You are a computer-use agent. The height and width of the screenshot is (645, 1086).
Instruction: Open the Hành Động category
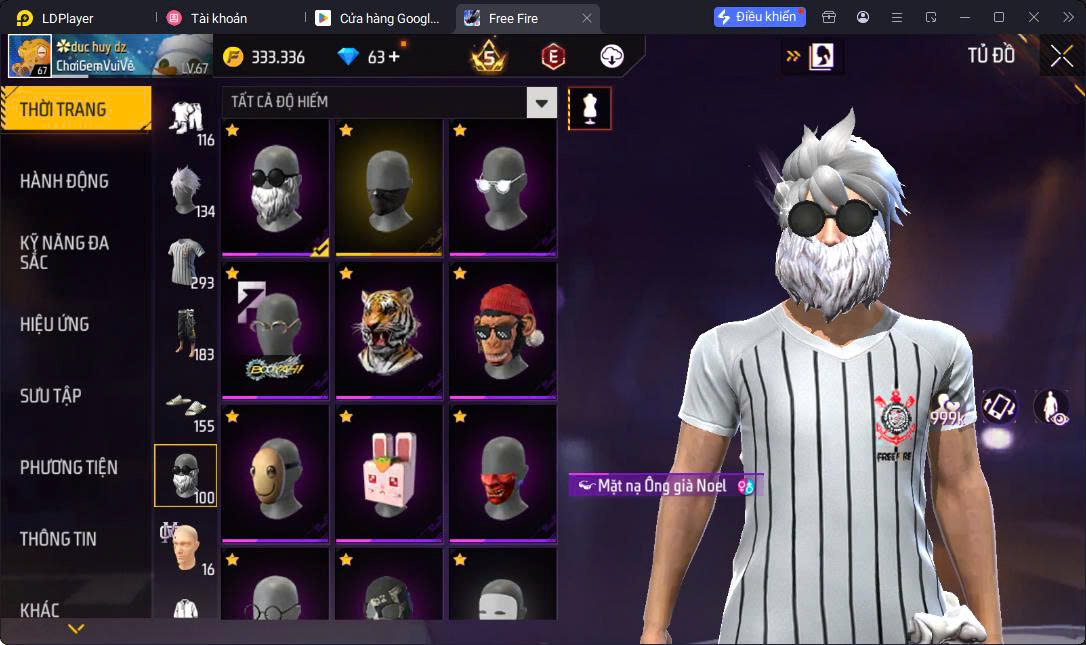[x=64, y=181]
